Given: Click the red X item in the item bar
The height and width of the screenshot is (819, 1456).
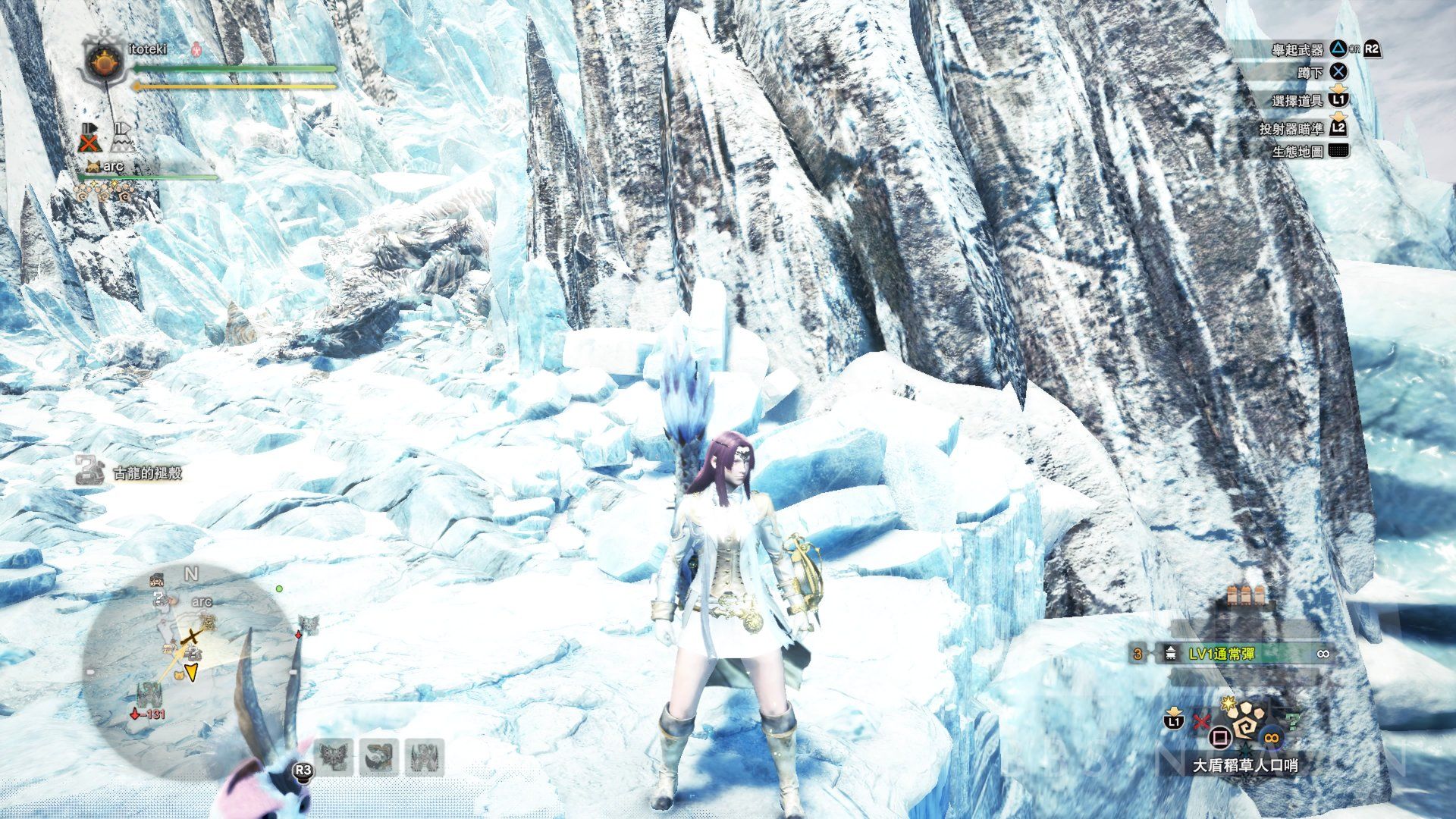Looking at the screenshot, I should tap(1200, 720).
